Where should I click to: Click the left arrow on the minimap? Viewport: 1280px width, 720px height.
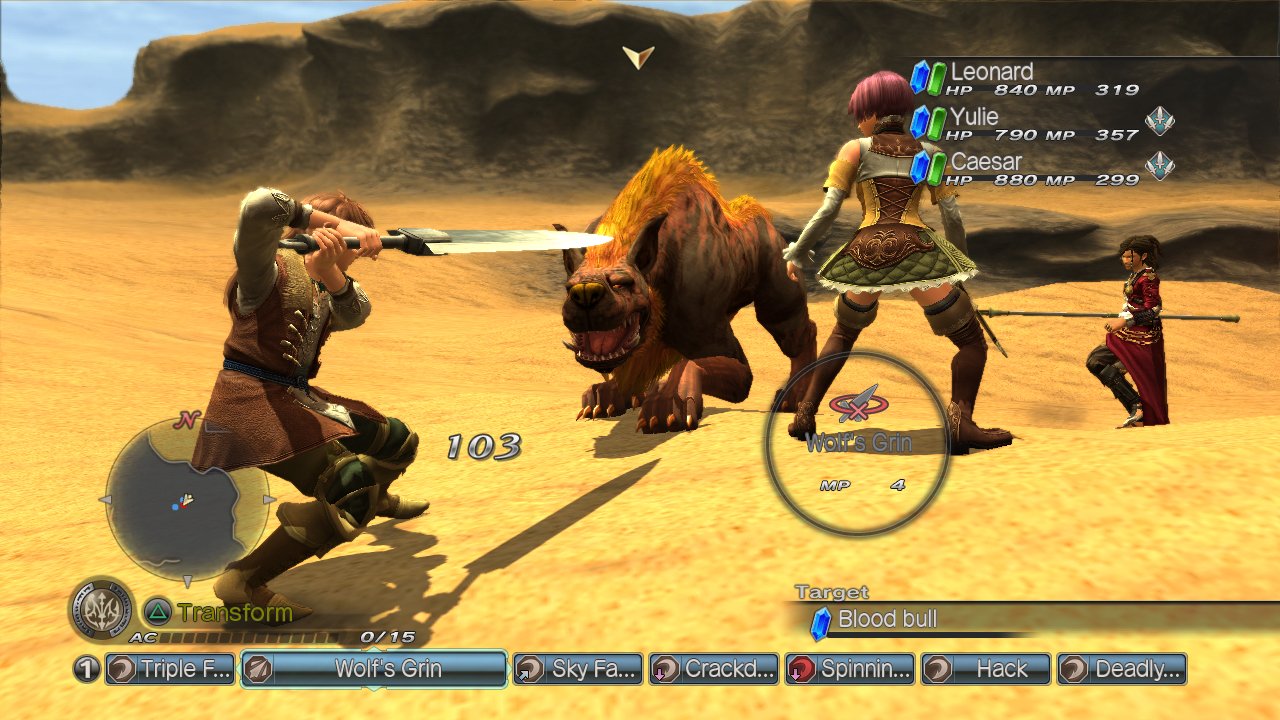107,499
